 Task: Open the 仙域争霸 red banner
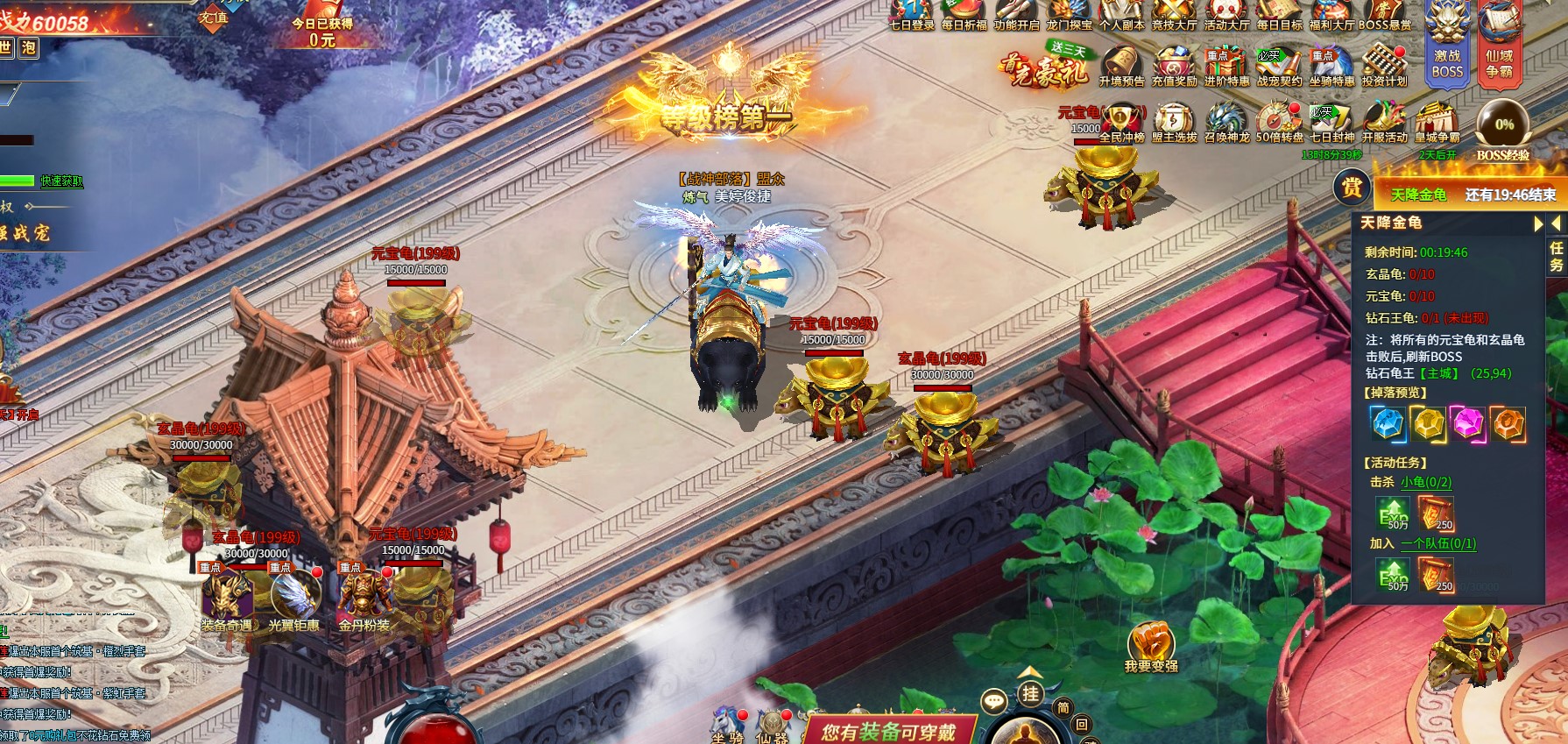[1499, 46]
